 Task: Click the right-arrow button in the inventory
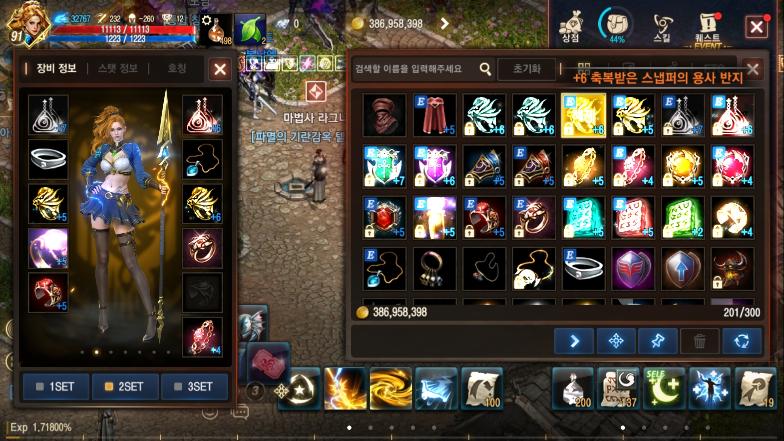574,341
